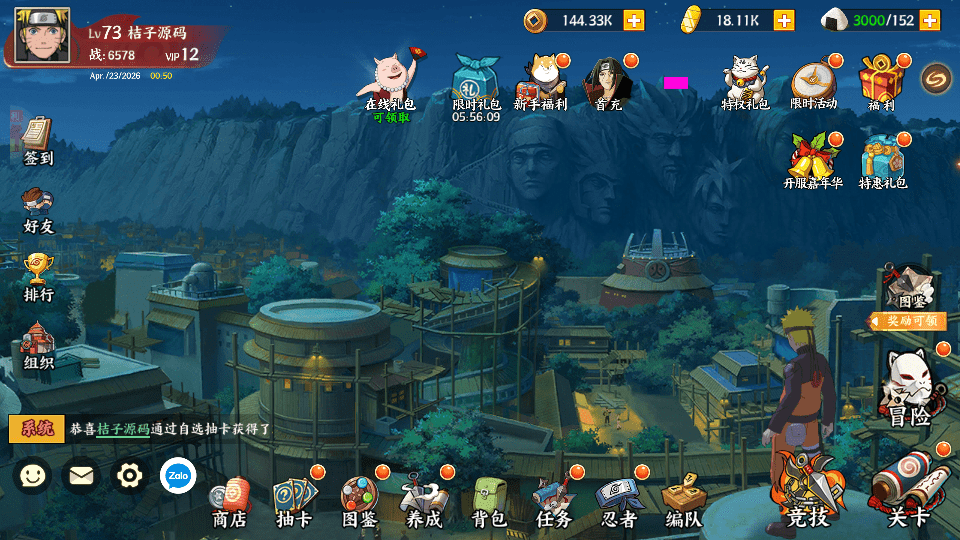Claim the 在线礼包 online gift
This screenshot has height=540, width=960.
(390, 83)
